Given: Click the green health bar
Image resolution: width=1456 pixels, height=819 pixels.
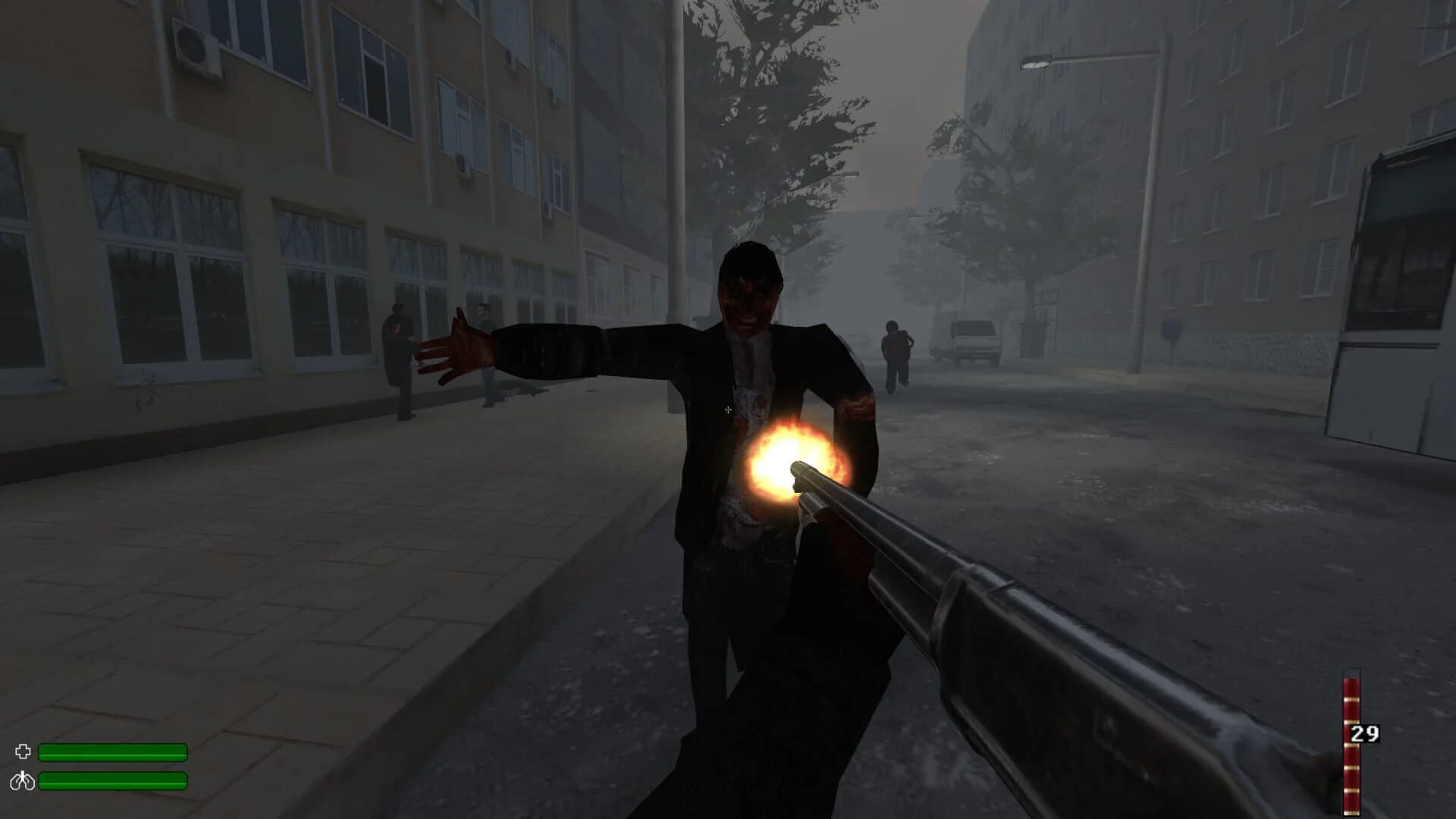Looking at the screenshot, I should coord(114,752).
